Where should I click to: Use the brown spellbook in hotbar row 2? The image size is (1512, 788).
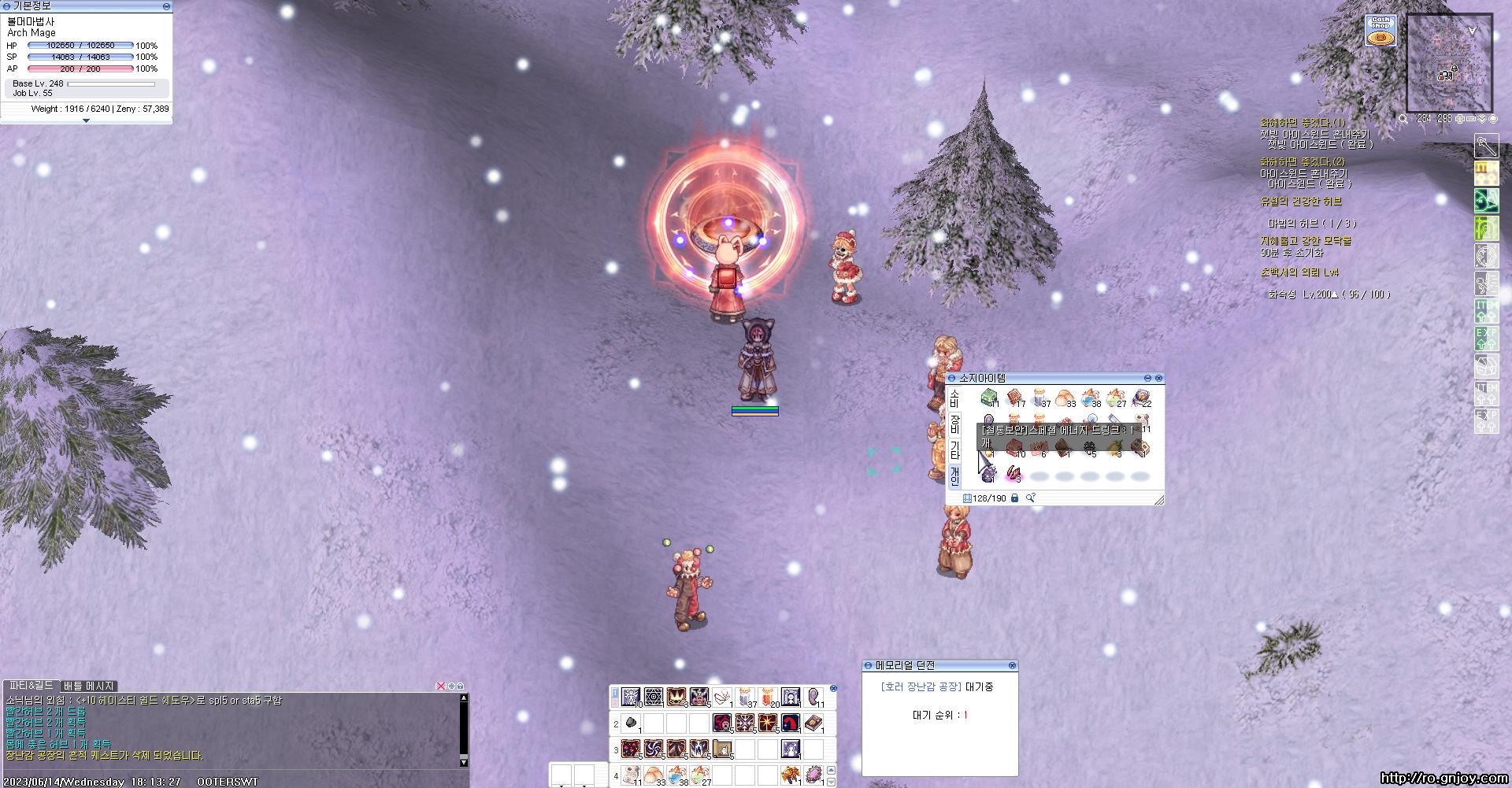(x=813, y=723)
